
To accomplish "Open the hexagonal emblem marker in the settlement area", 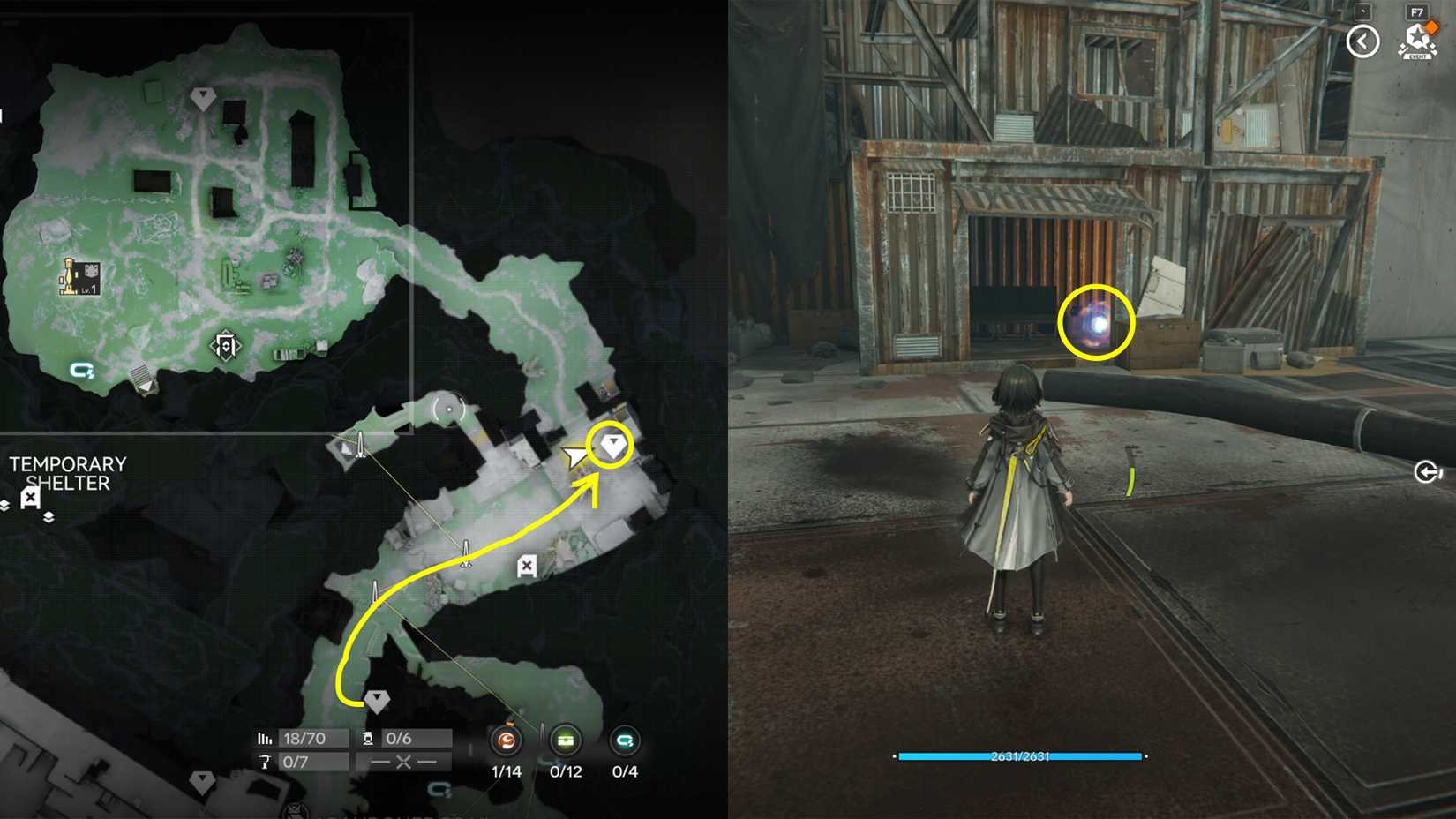I will (226, 345).
